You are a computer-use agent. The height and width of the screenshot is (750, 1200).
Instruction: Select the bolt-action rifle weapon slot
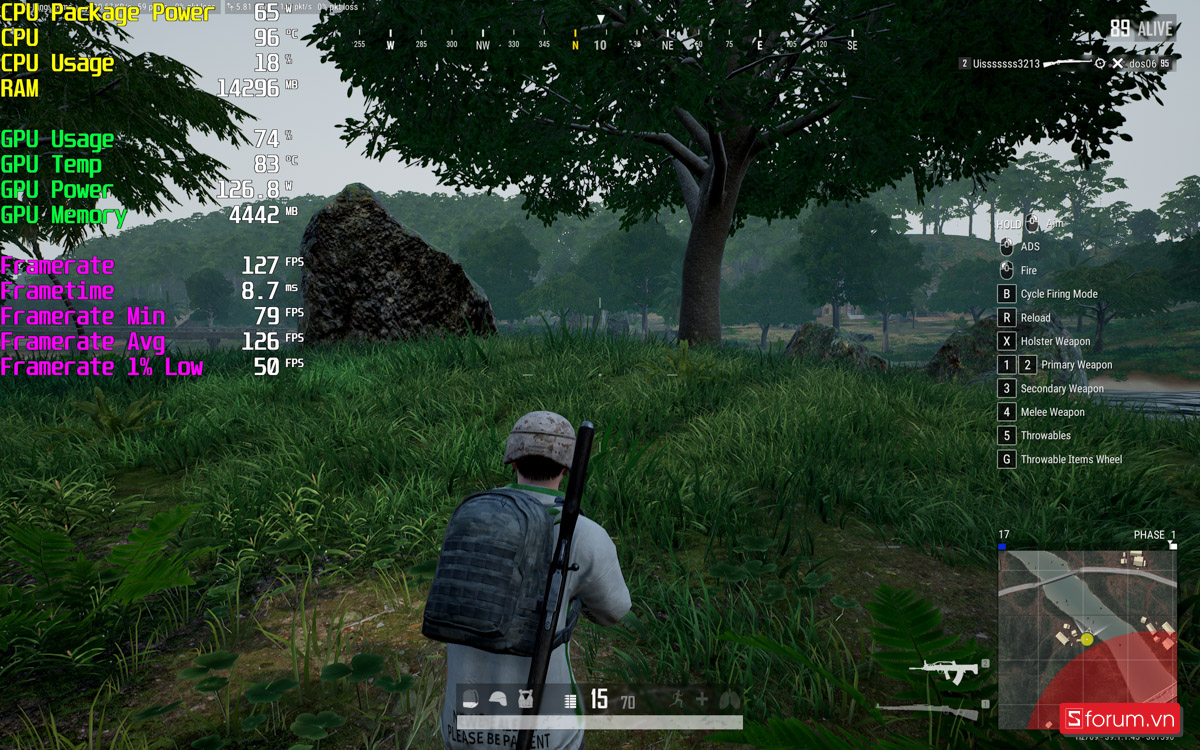(x=929, y=710)
